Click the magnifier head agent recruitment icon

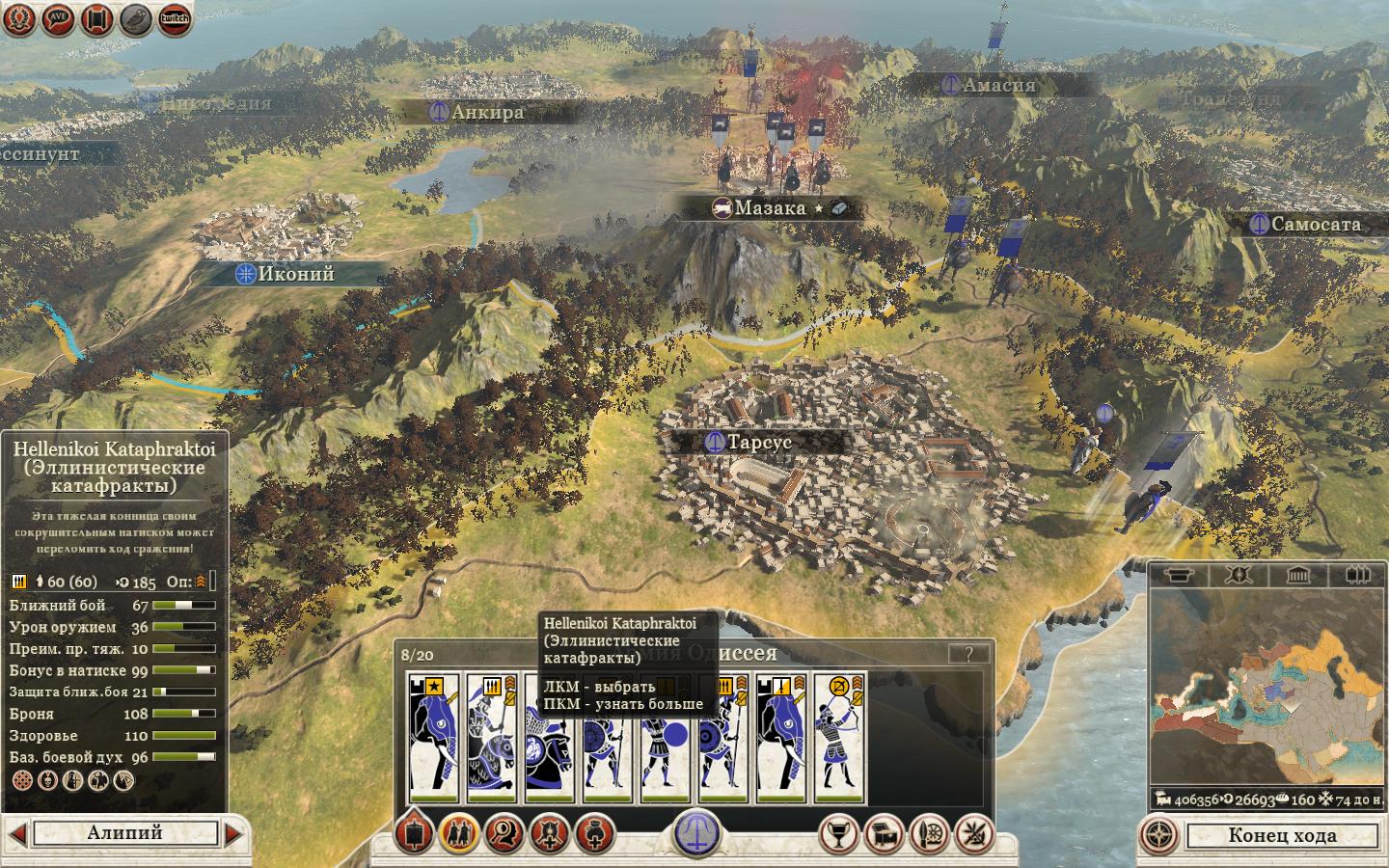click(x=504, y=833)
